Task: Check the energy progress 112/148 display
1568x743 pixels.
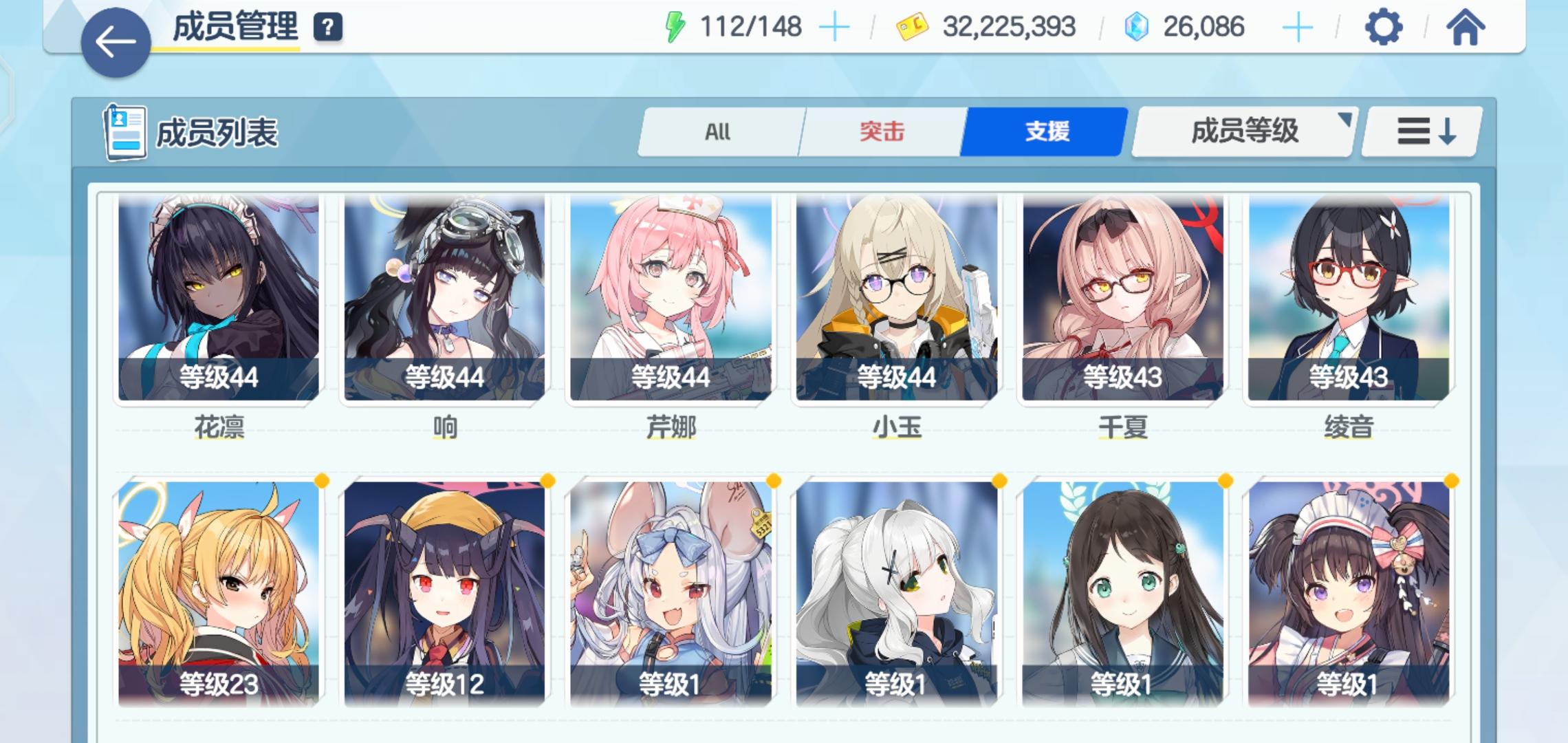Action: coord(748,28)
